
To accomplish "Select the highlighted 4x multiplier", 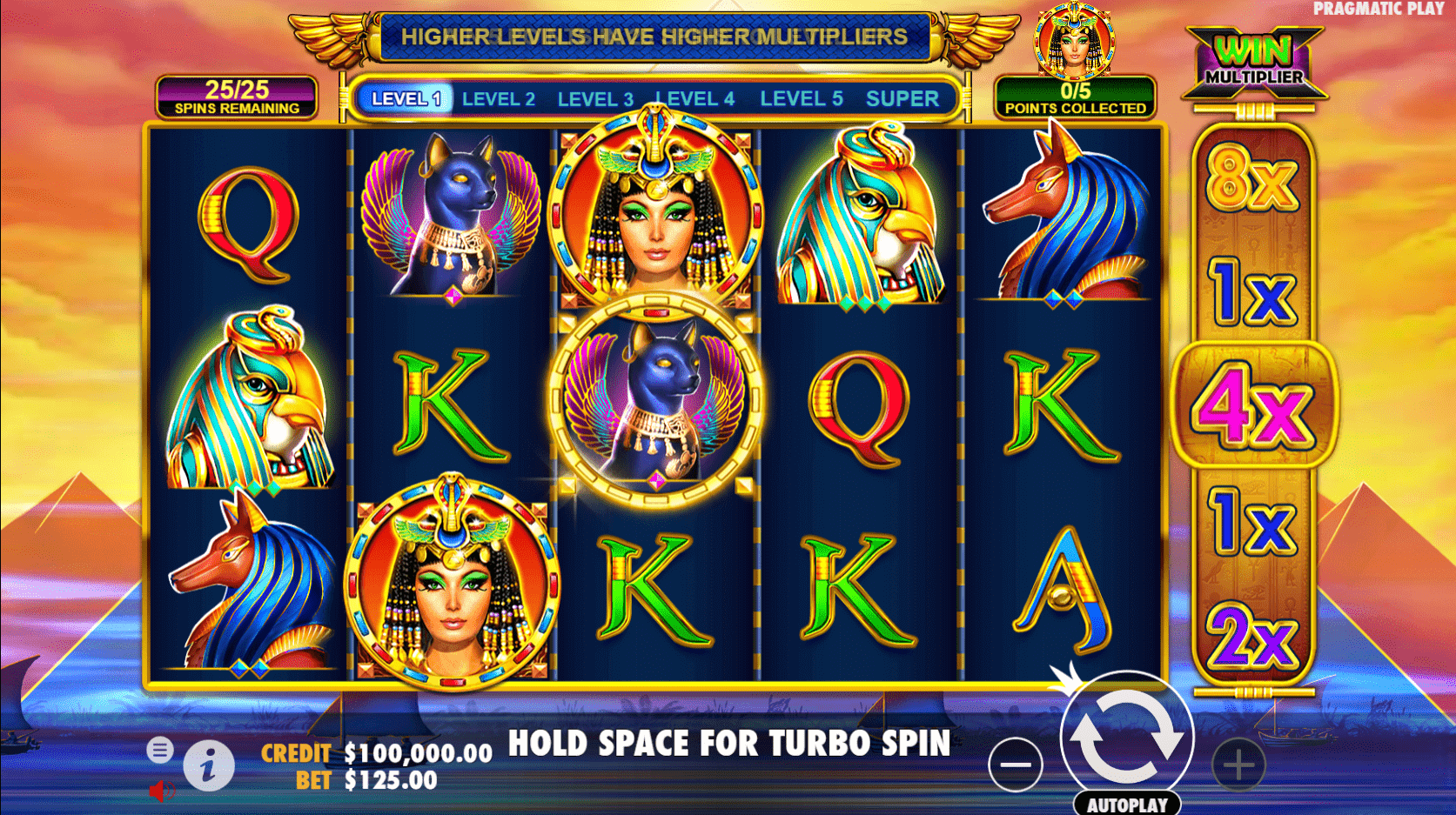I will 1253,404.
